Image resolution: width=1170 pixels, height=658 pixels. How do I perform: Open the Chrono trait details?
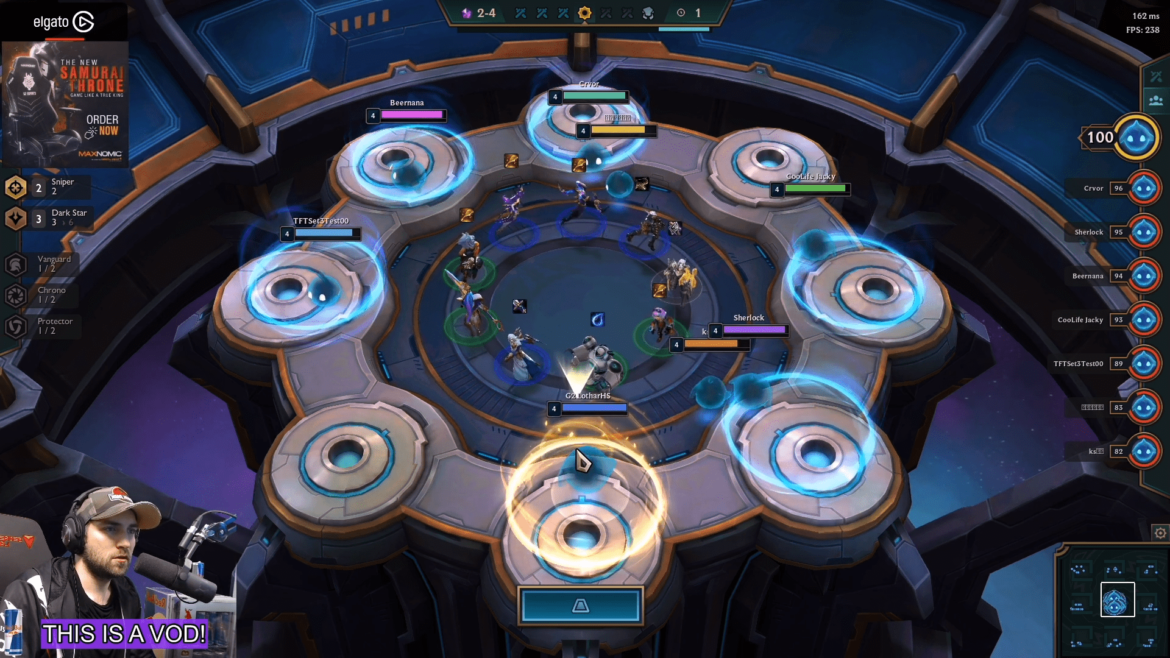pyautogui.click(x=16, y=295)
